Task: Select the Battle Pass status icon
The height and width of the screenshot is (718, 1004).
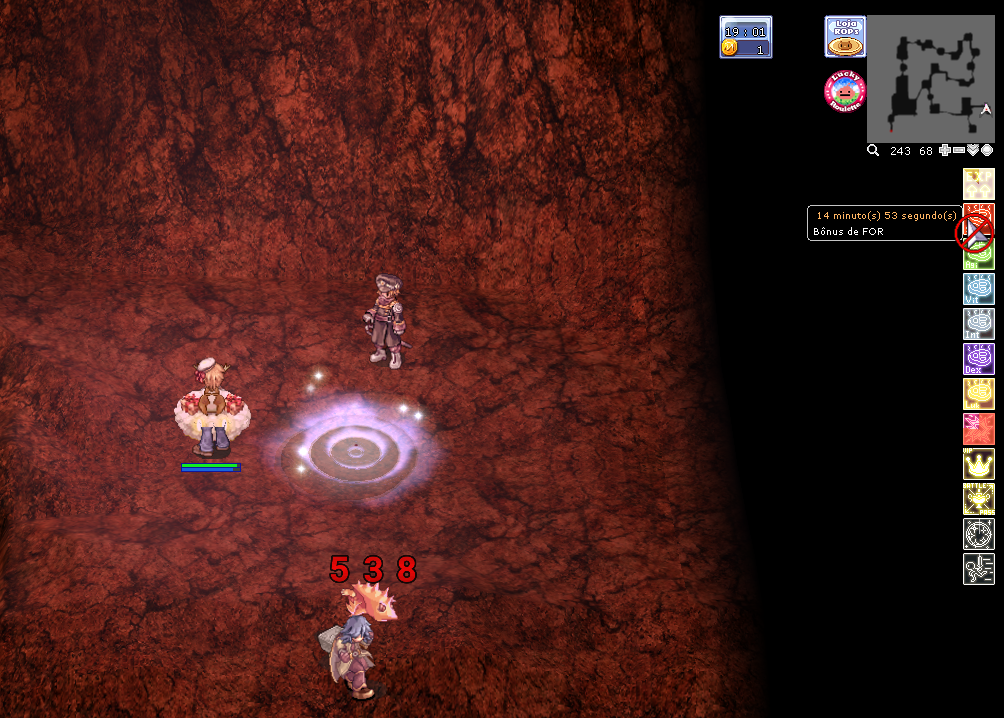Action: pos(979,499)
